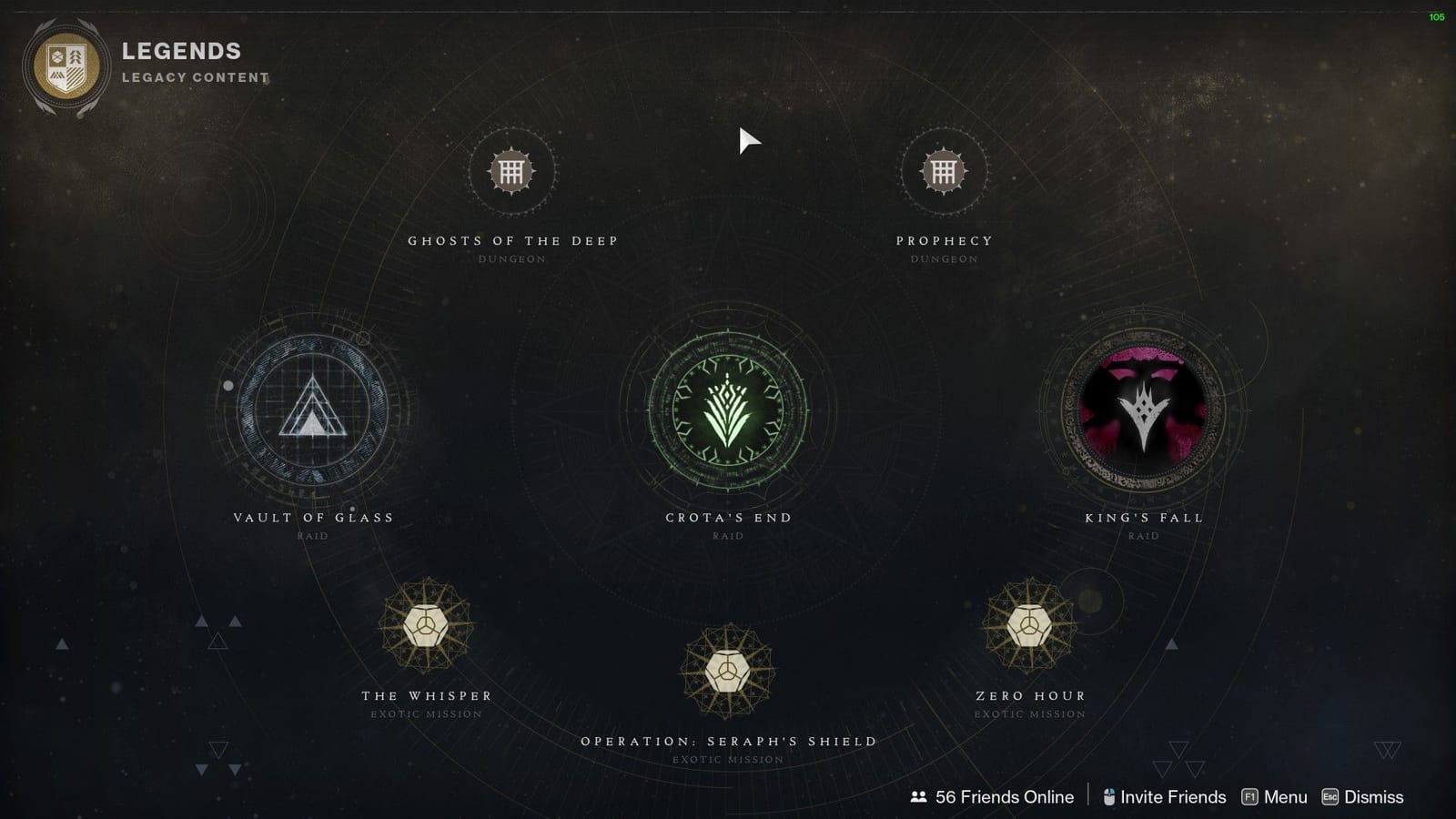Dismiss the Legends screen
Screen dimensions: 1456x819
(1367, 796)
